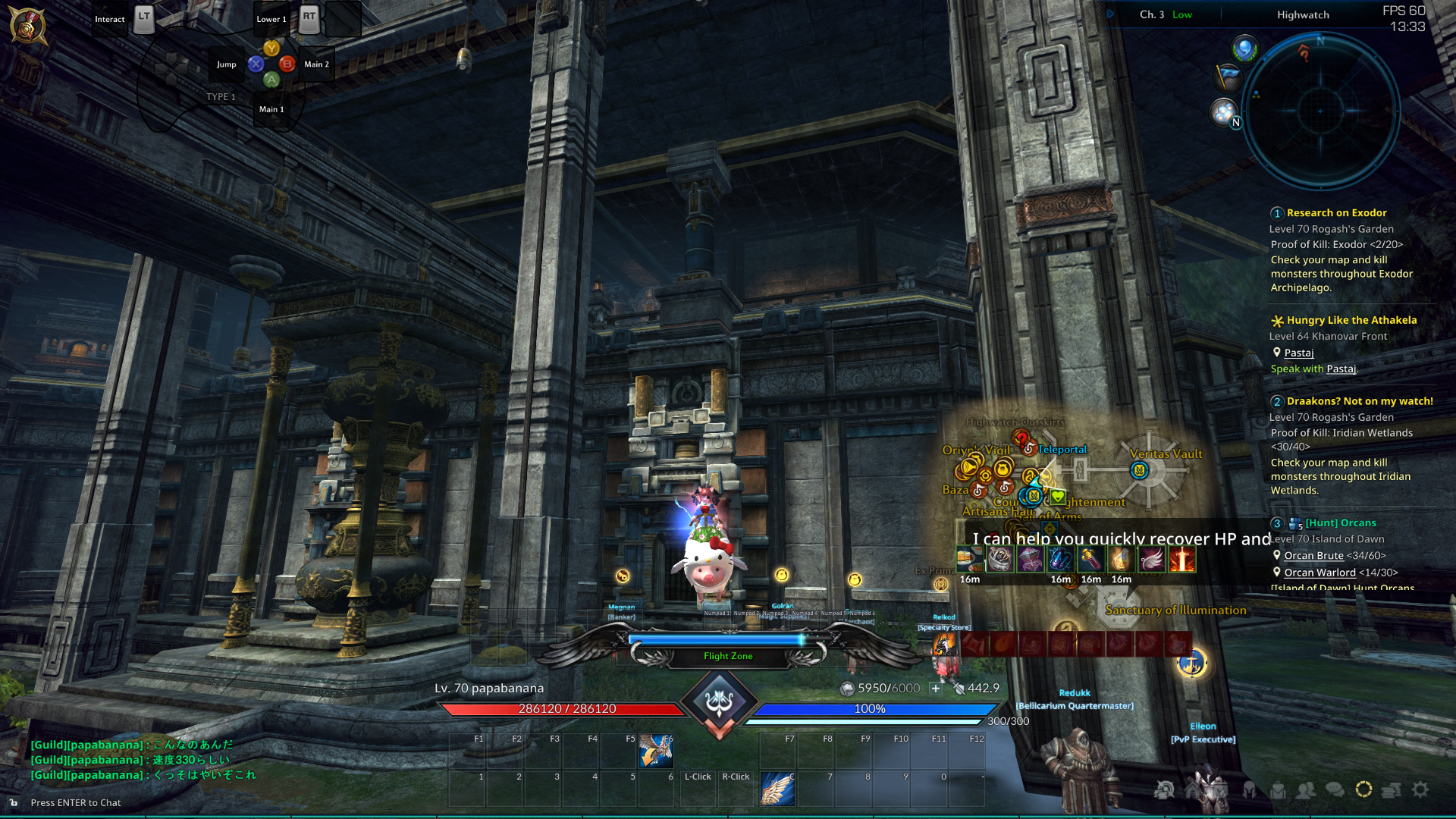Open the chat bubbles social menu
The image size is (1456, 819).
1335,790
